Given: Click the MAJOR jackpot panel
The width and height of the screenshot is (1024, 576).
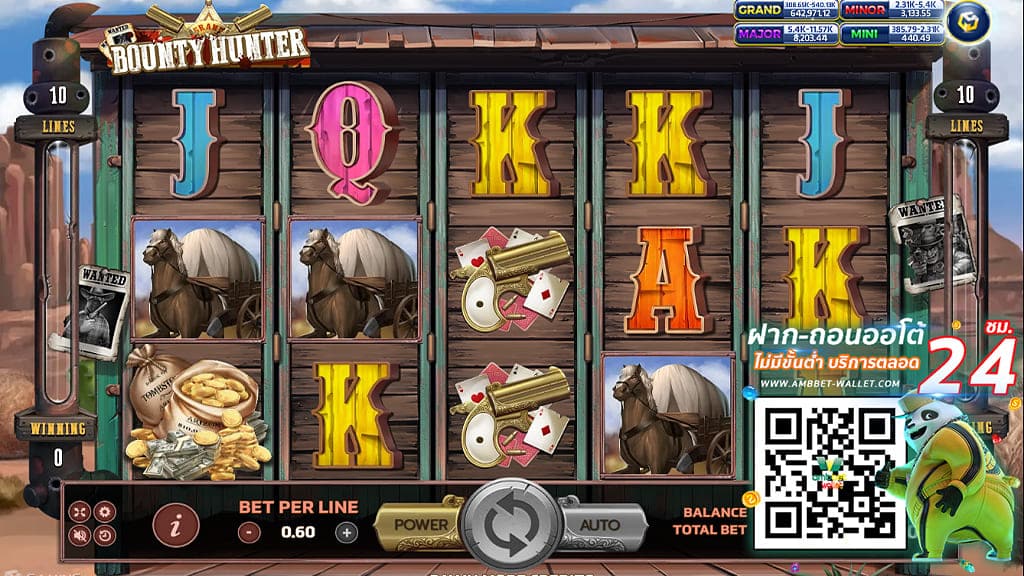Looking at the screenshot, I should pyautogui.click(x=786, y=36).
